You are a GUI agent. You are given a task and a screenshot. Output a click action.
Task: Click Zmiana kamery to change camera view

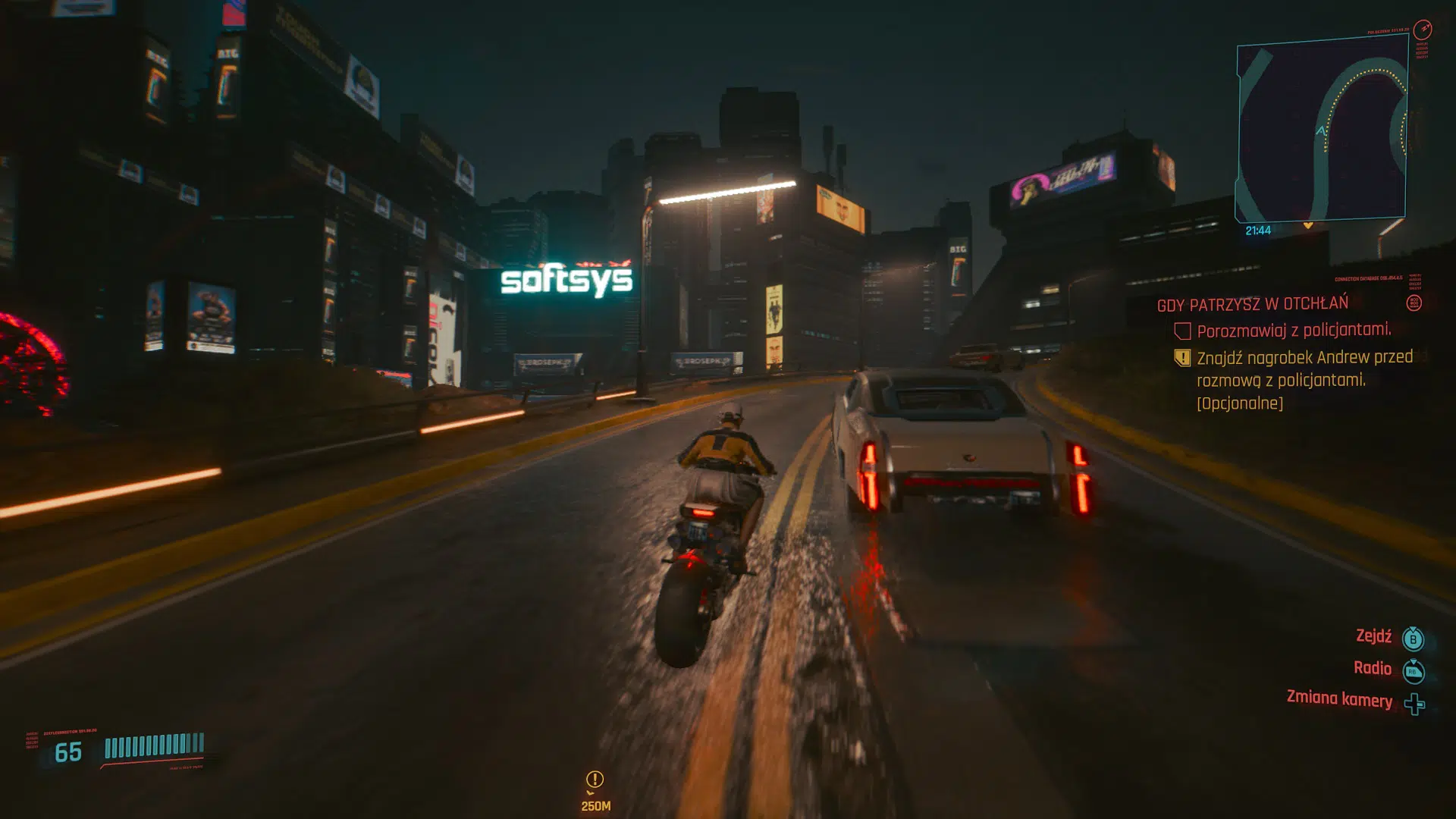click(1341, 701)
